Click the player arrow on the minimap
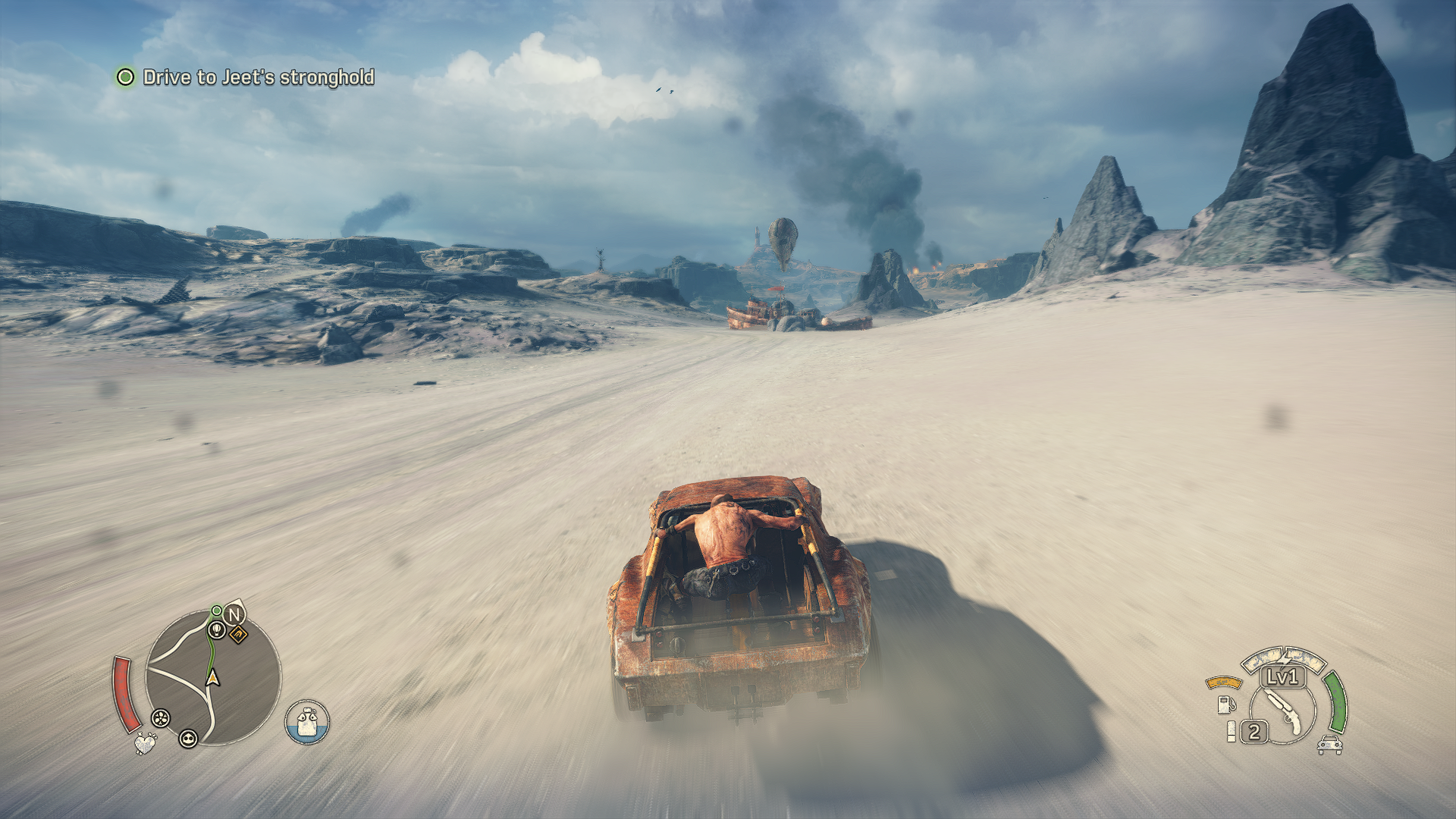Screen dimensions: 1456x819 pyautogui.click(x=213, y=677)
